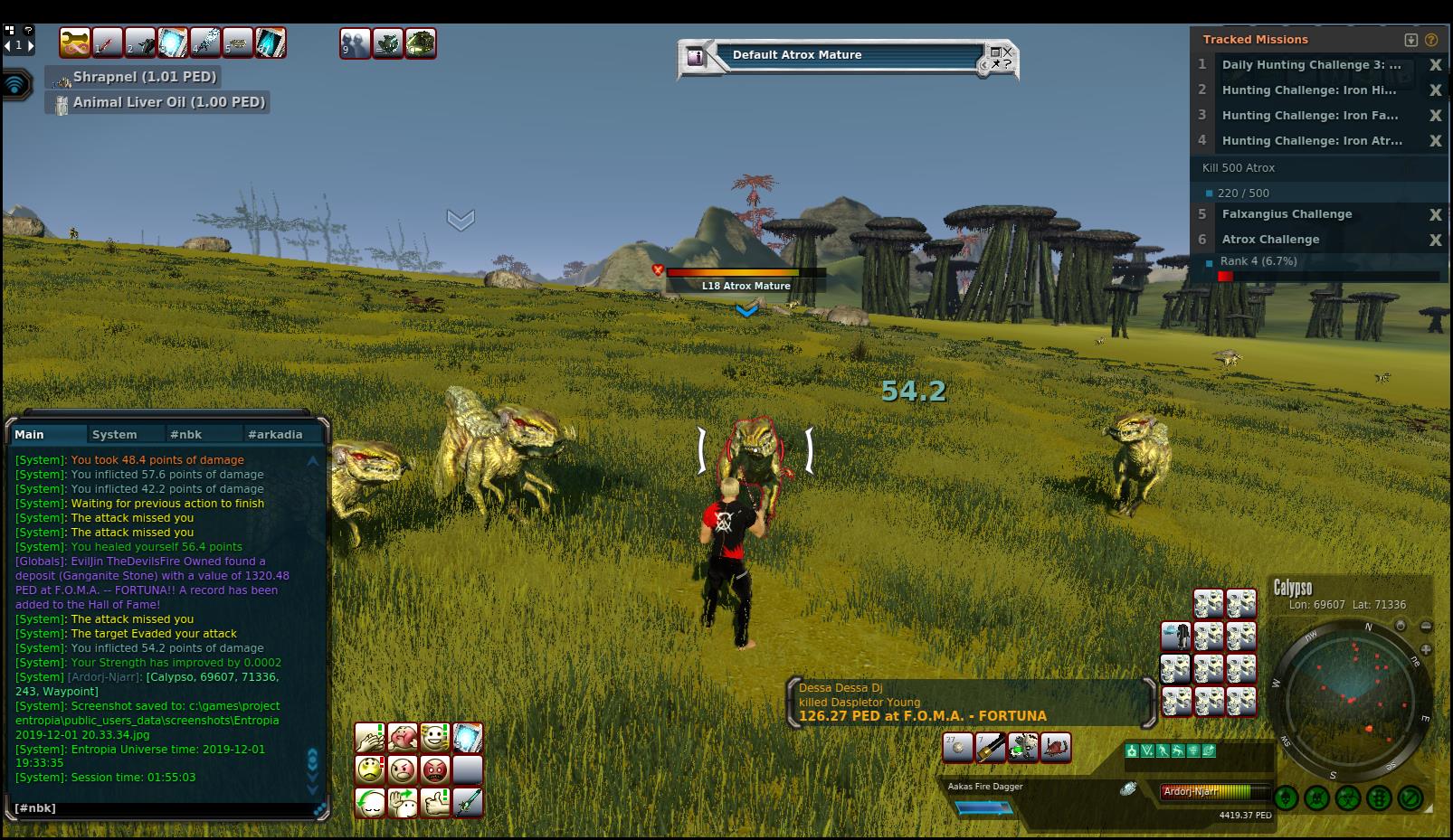Switch to the System chat tab
Screen dimensions: 1453x840
115,434
